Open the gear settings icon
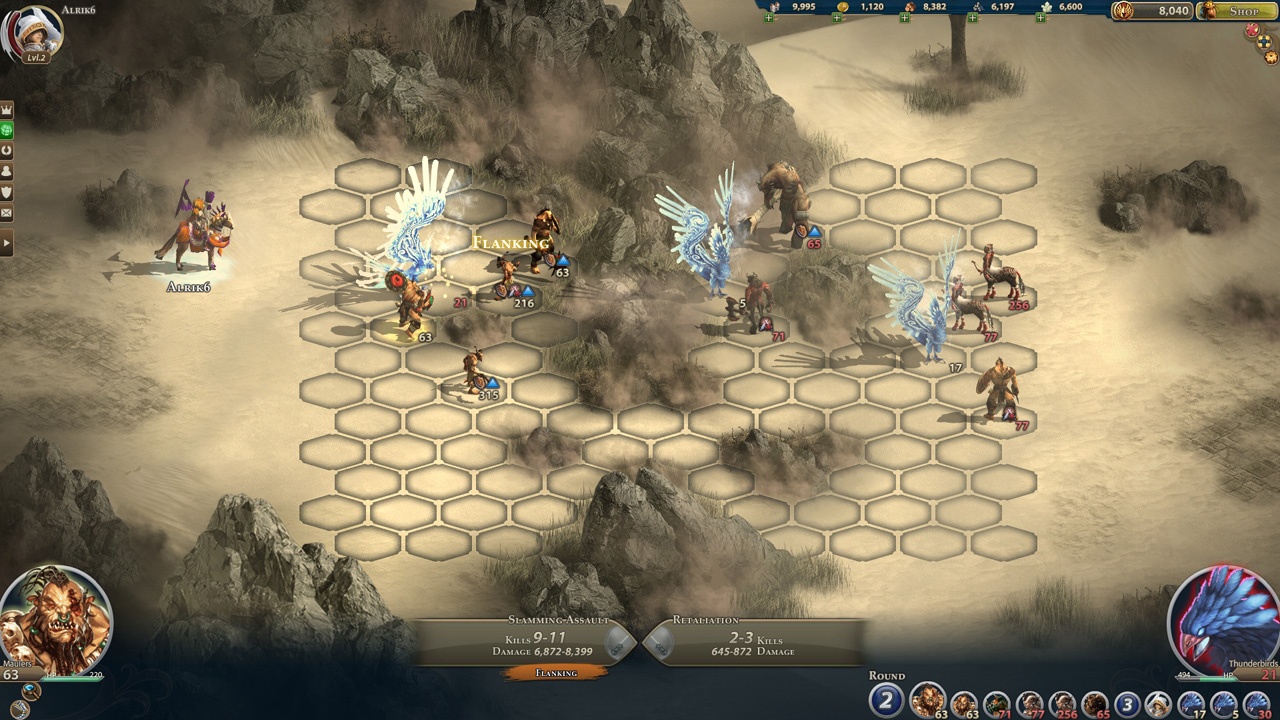The image size is (1280, 720). (x=1271, y=58)
